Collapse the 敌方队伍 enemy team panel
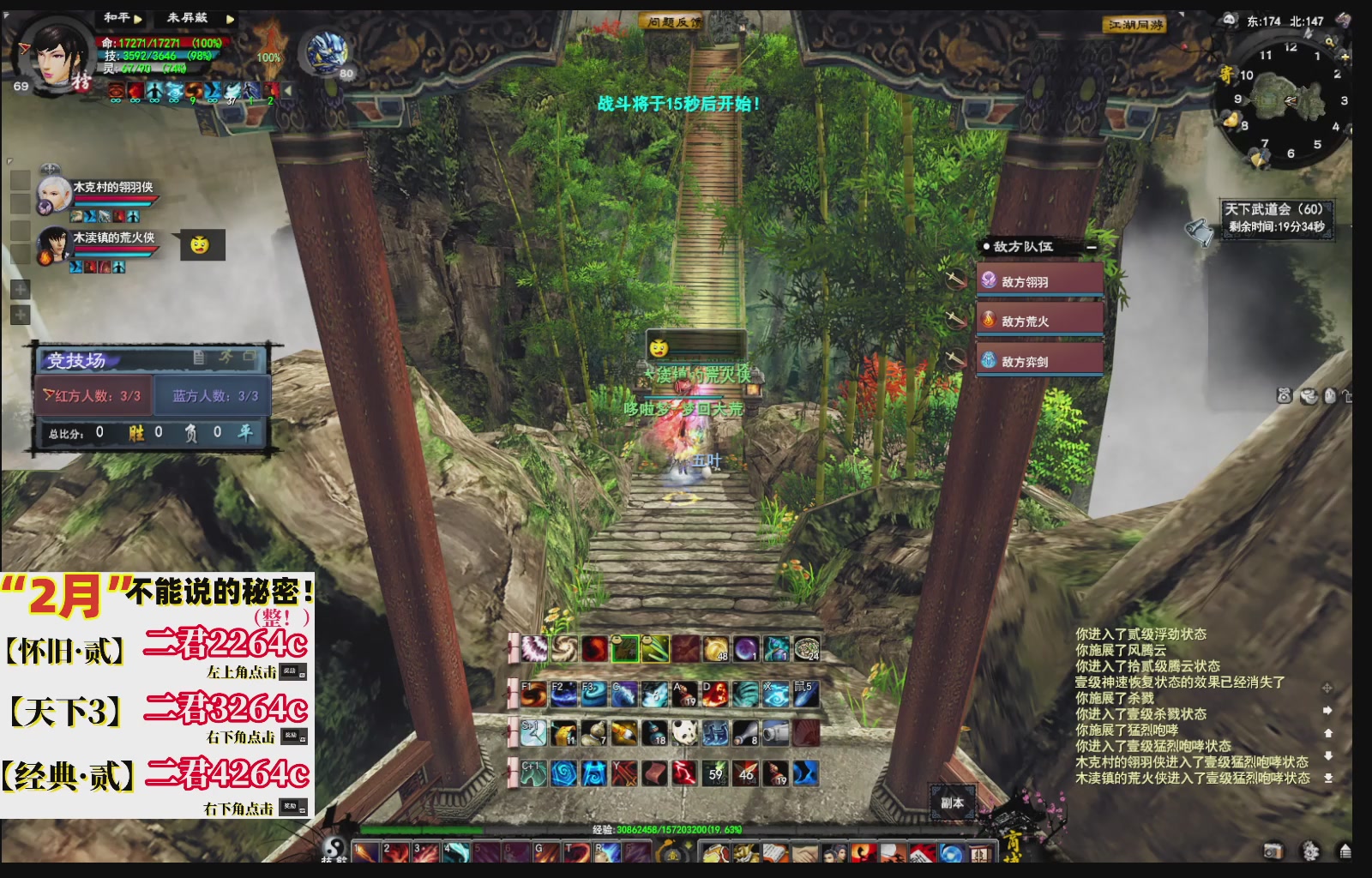Screen dimensions: 1372x878 click(x=1090, y=249)
